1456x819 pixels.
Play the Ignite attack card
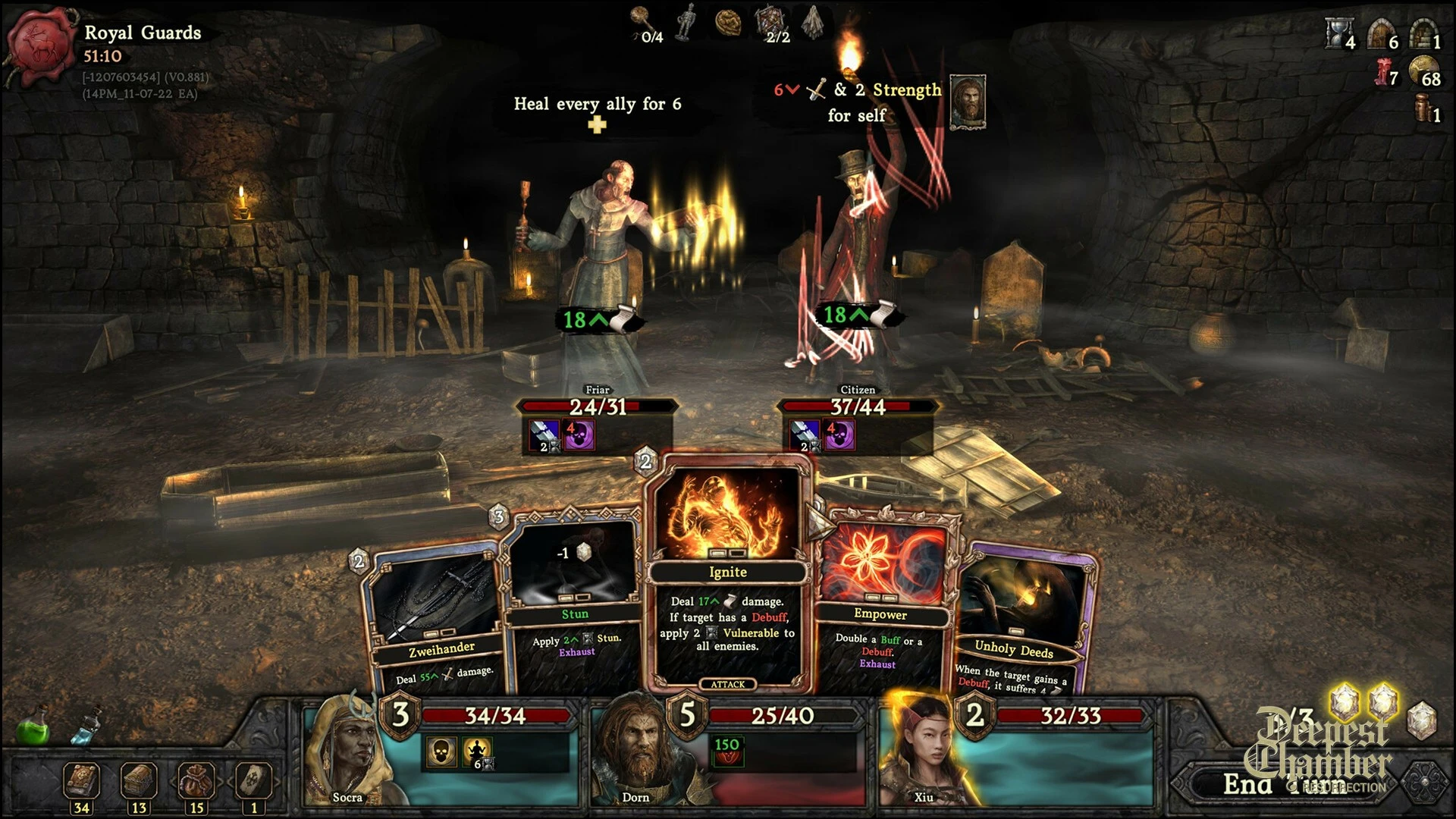click(x=728, y=576)
